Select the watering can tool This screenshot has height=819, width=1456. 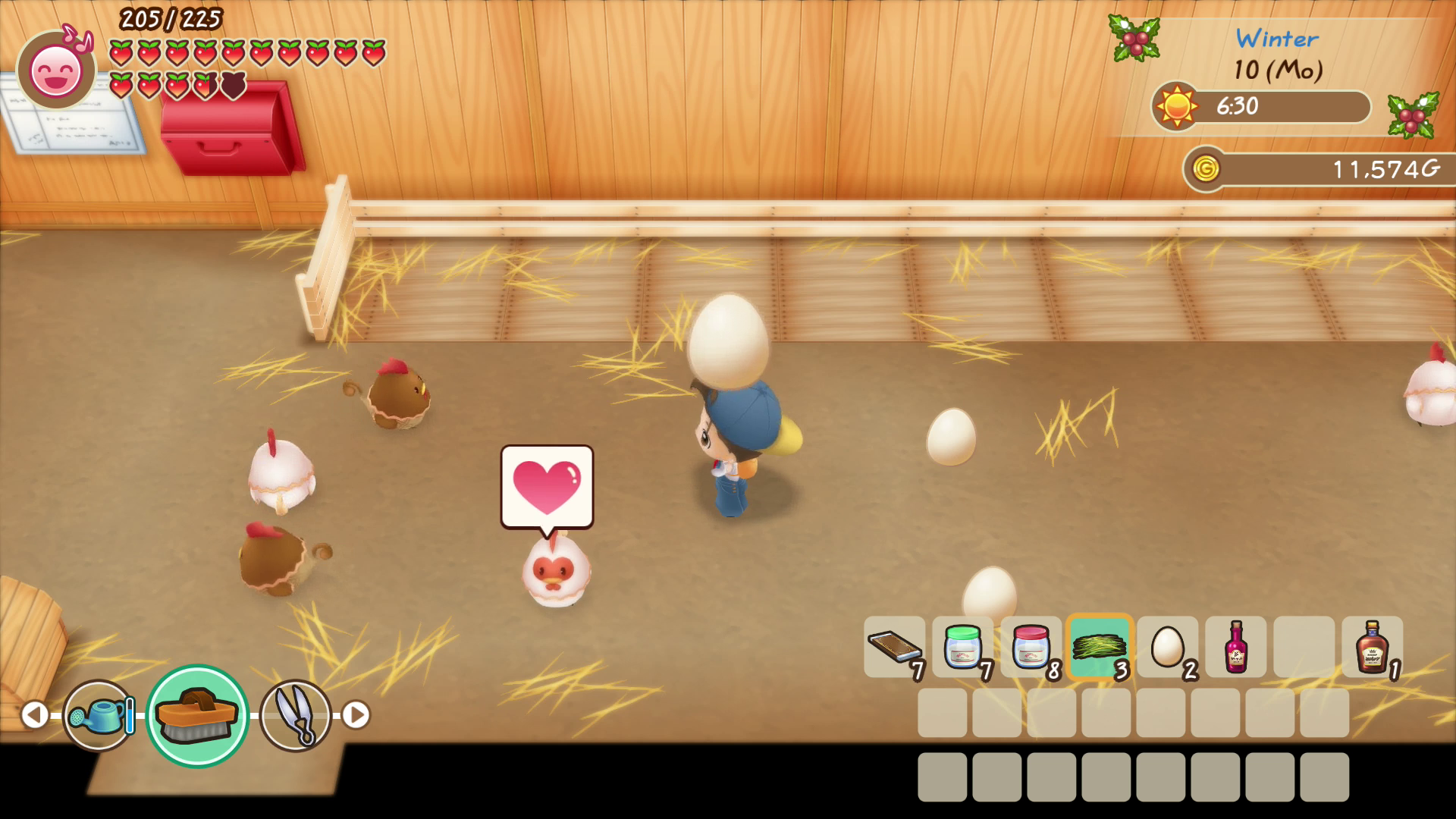(99, 715)
